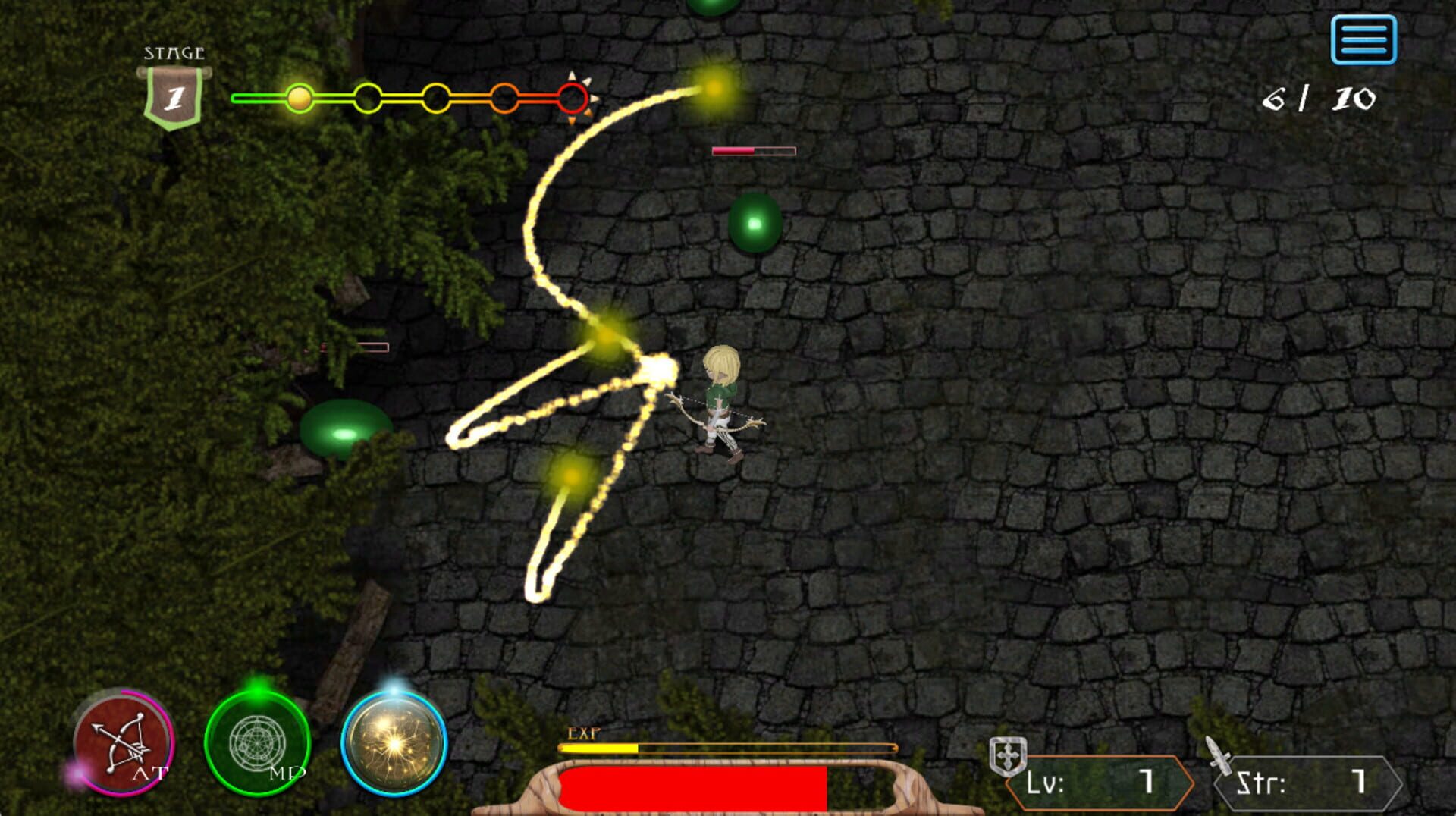Select the glowing yellow node on the progress track
1456x816 pixels.
(x=298, y=97)
